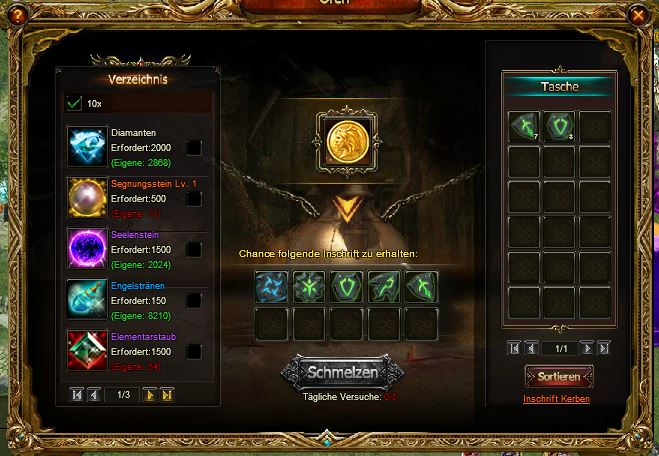Select the purple Seelenstein orb icon

(87, 248)
